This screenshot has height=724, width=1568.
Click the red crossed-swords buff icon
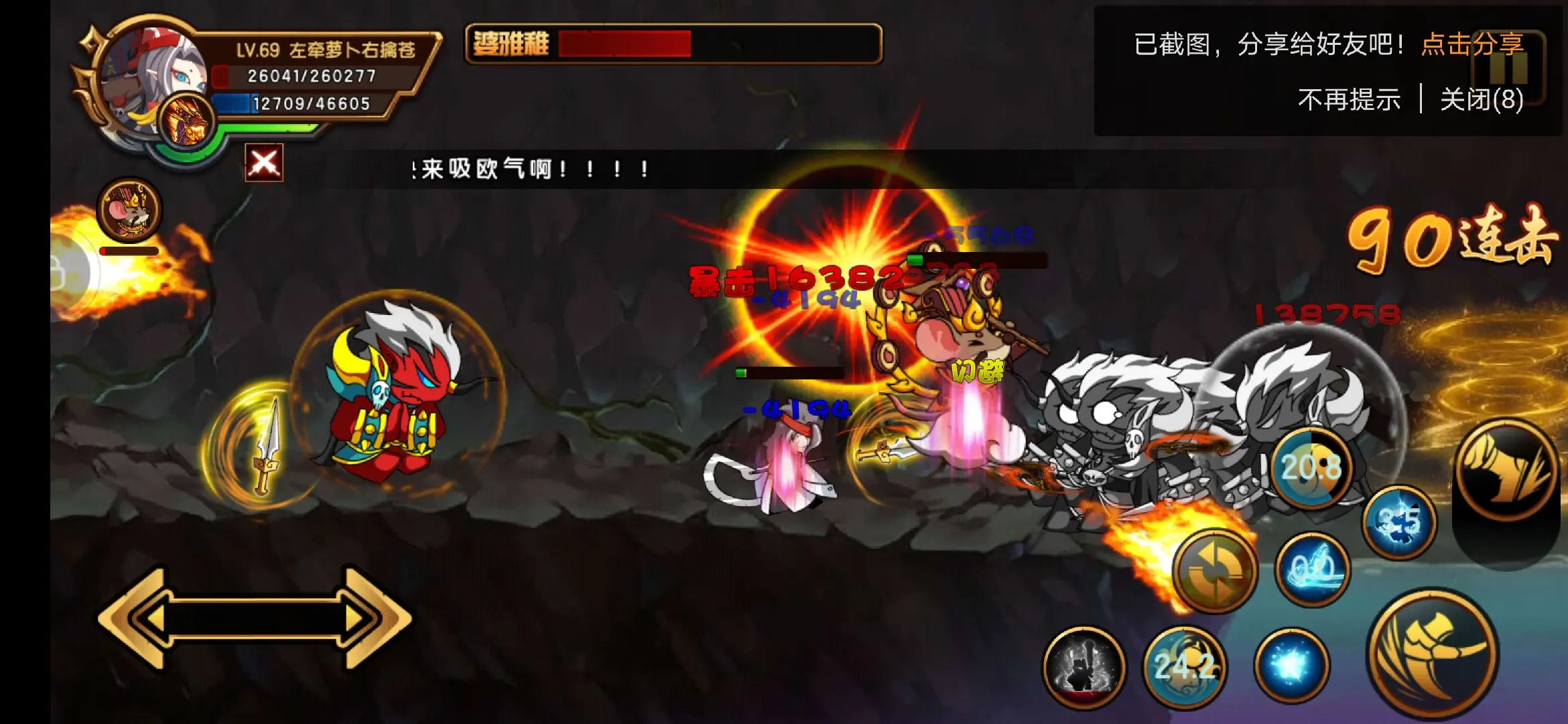264,163
